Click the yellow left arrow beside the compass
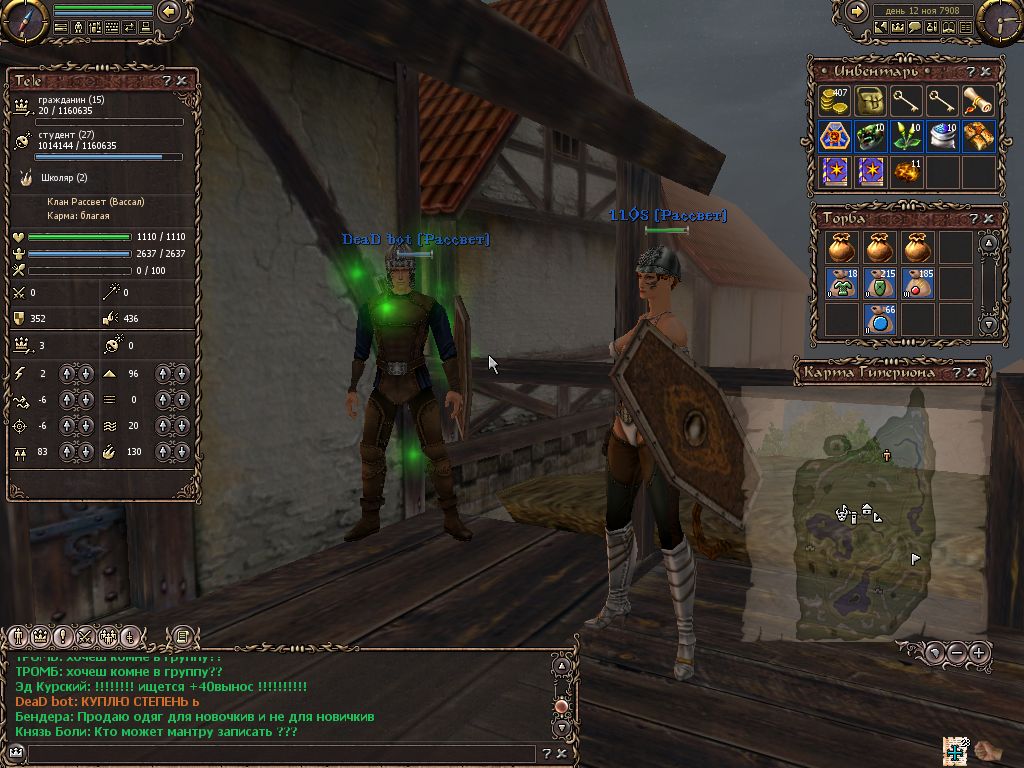The image size is (1024, 768). point(169,11)
